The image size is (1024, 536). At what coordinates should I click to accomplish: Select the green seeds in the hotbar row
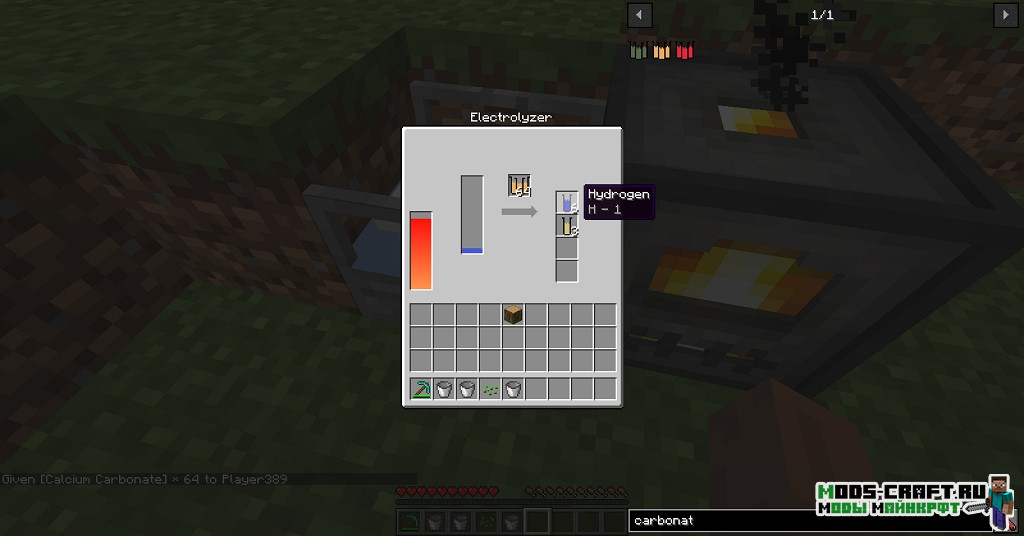click(490, 389)
